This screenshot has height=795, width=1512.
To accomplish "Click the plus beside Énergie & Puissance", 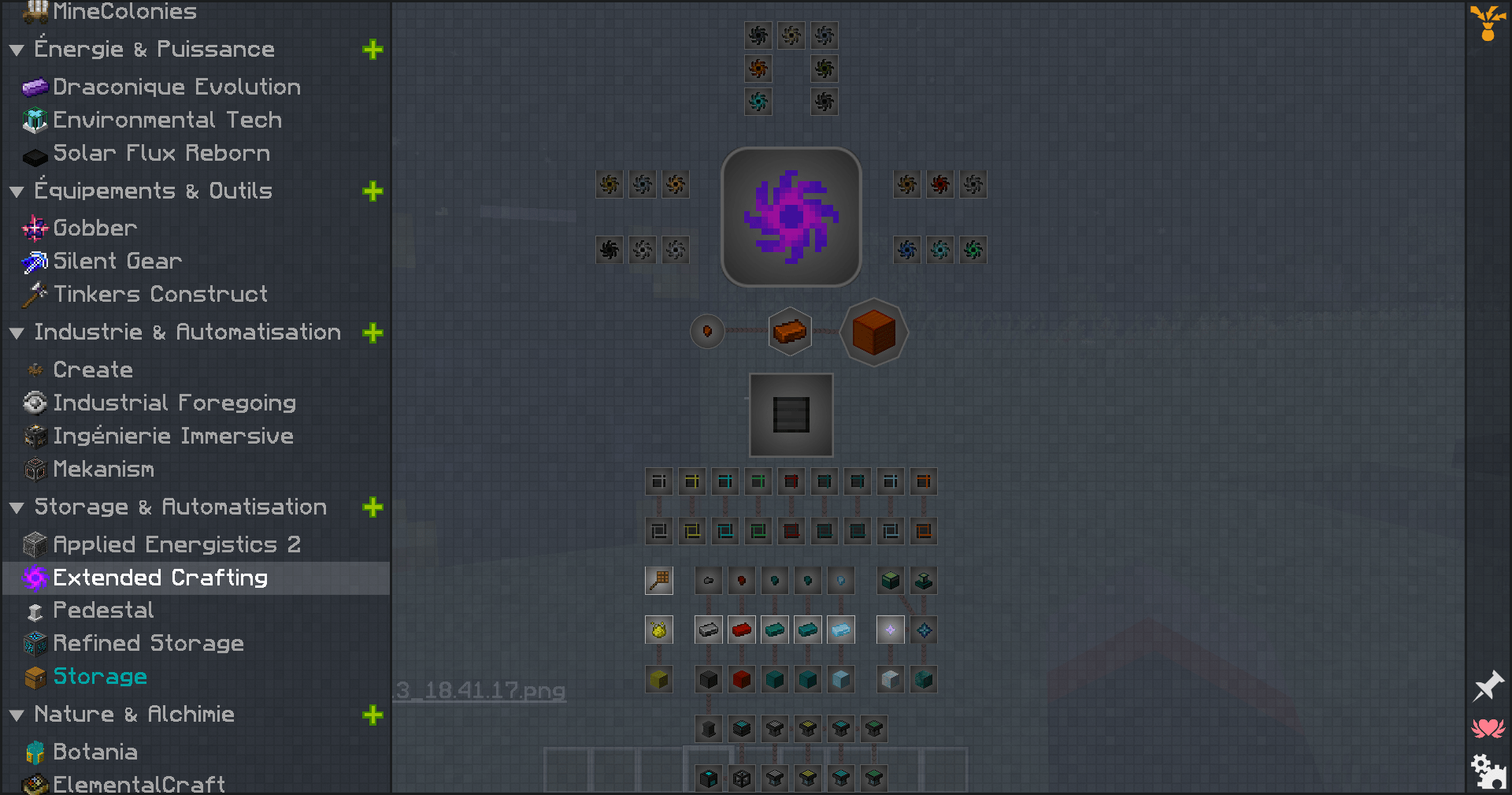I will [373, 50].
